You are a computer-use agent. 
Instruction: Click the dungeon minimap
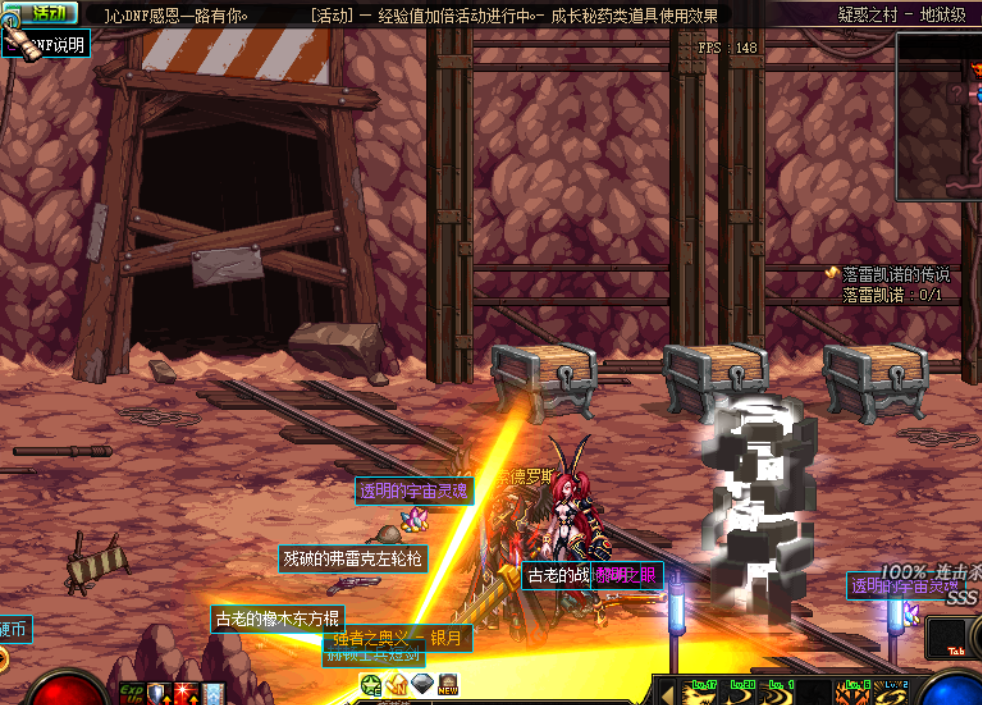939,116
